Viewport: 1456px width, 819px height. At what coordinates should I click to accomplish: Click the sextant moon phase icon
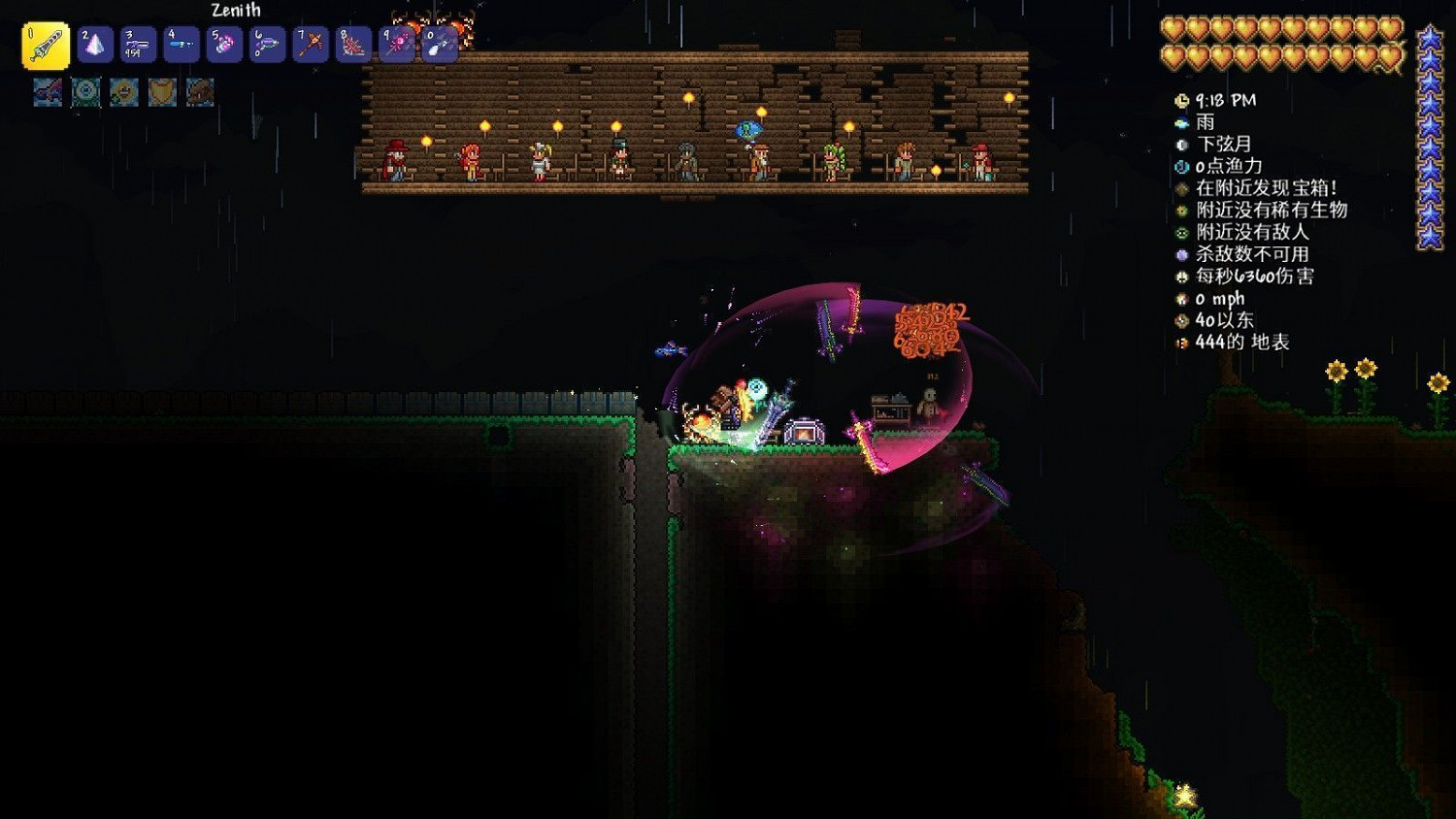(1180, 145)
